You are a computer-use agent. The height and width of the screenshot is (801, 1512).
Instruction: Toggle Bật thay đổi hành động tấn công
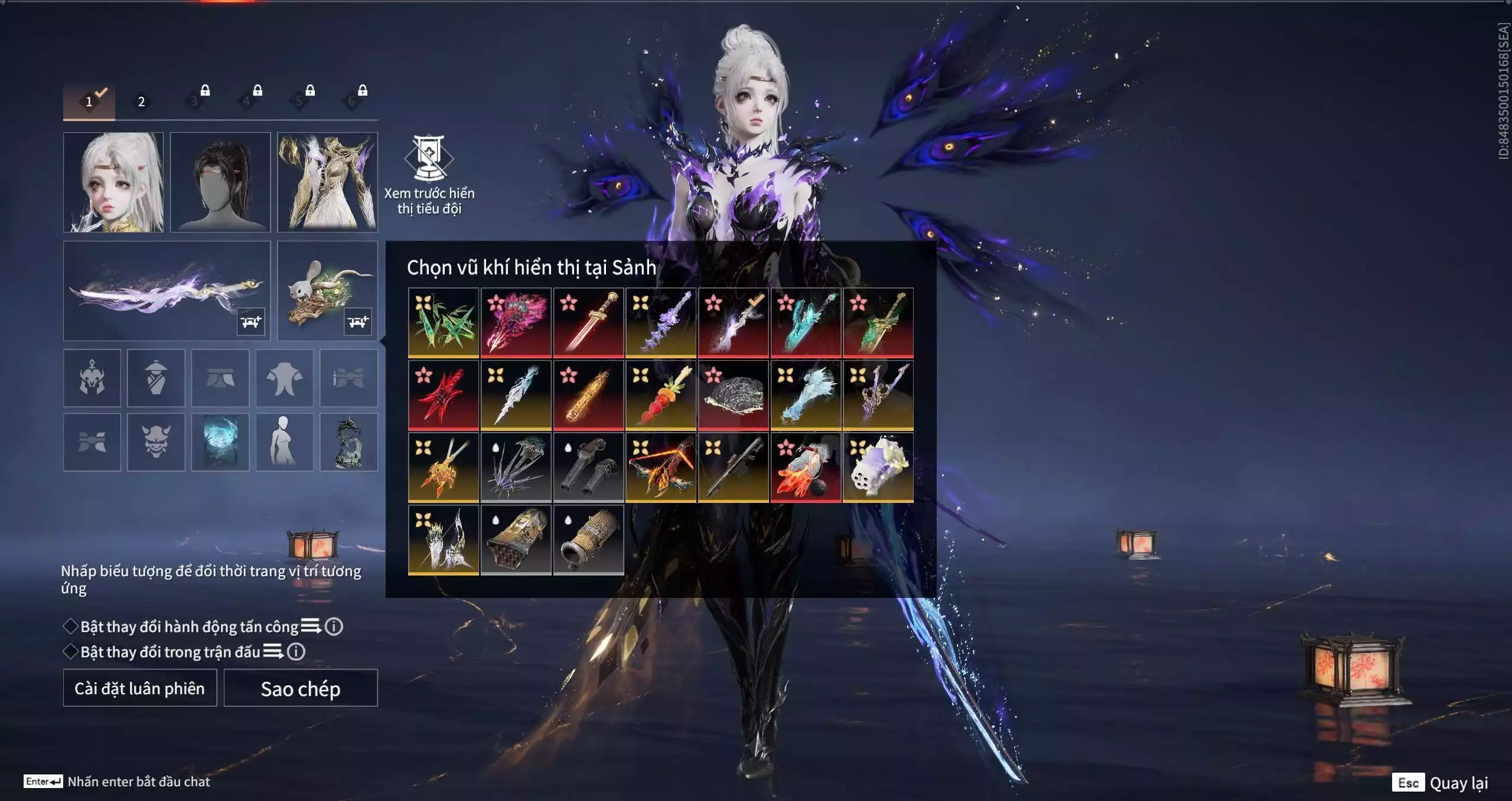pos(71,626)
